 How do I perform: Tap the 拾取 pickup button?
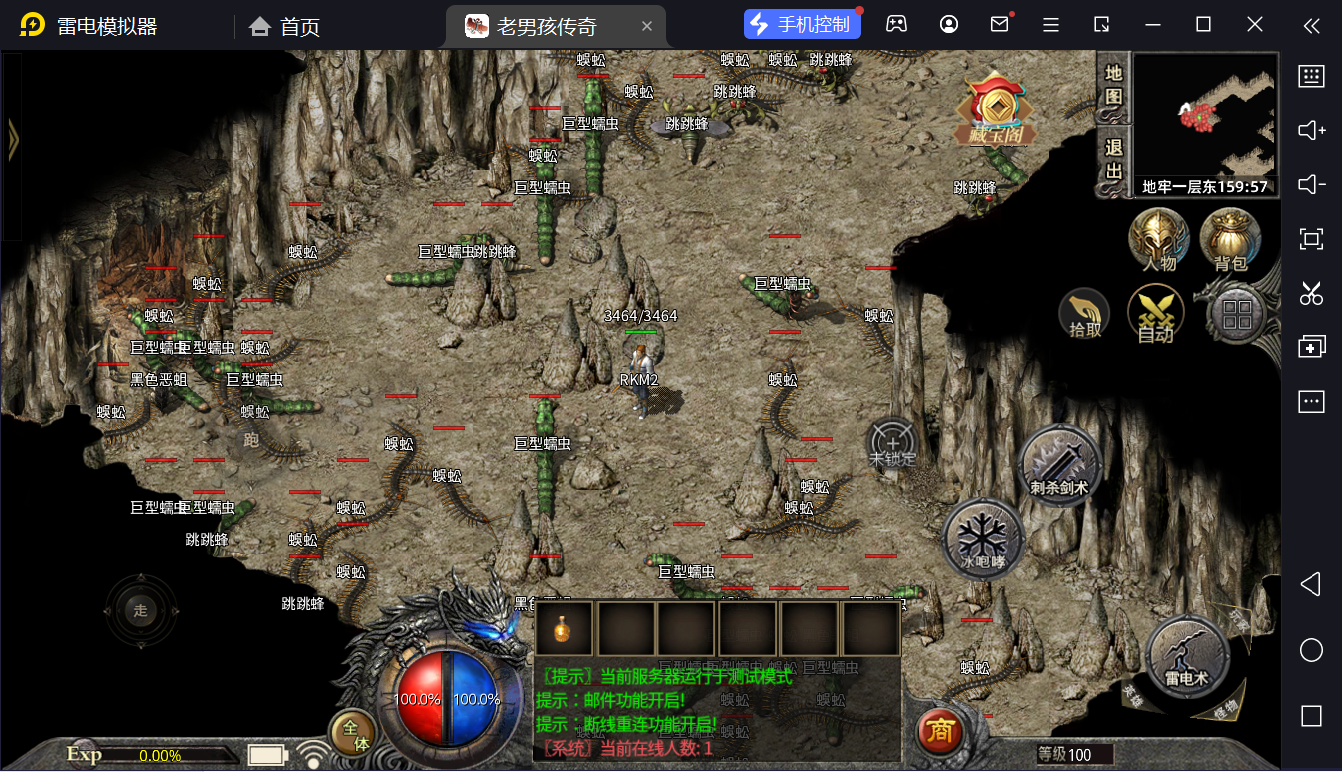pos(1085,315)
